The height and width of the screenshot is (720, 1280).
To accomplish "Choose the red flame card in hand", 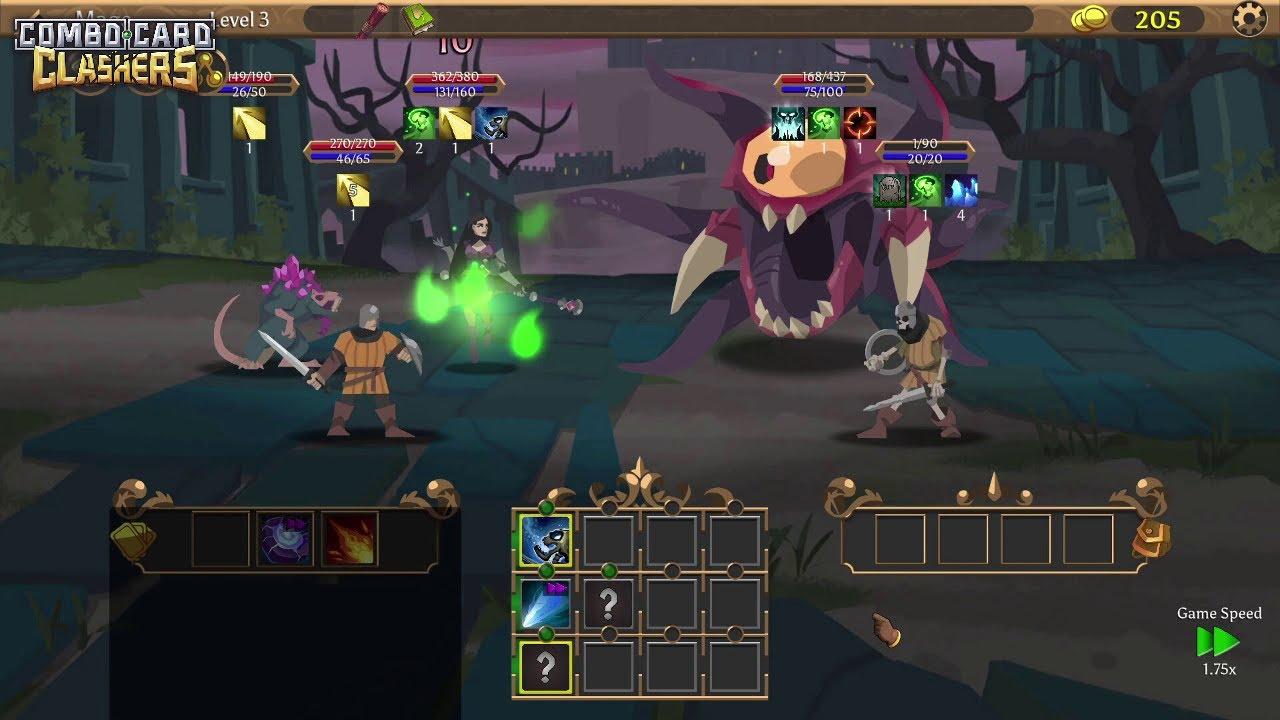I will click(350, 539).
